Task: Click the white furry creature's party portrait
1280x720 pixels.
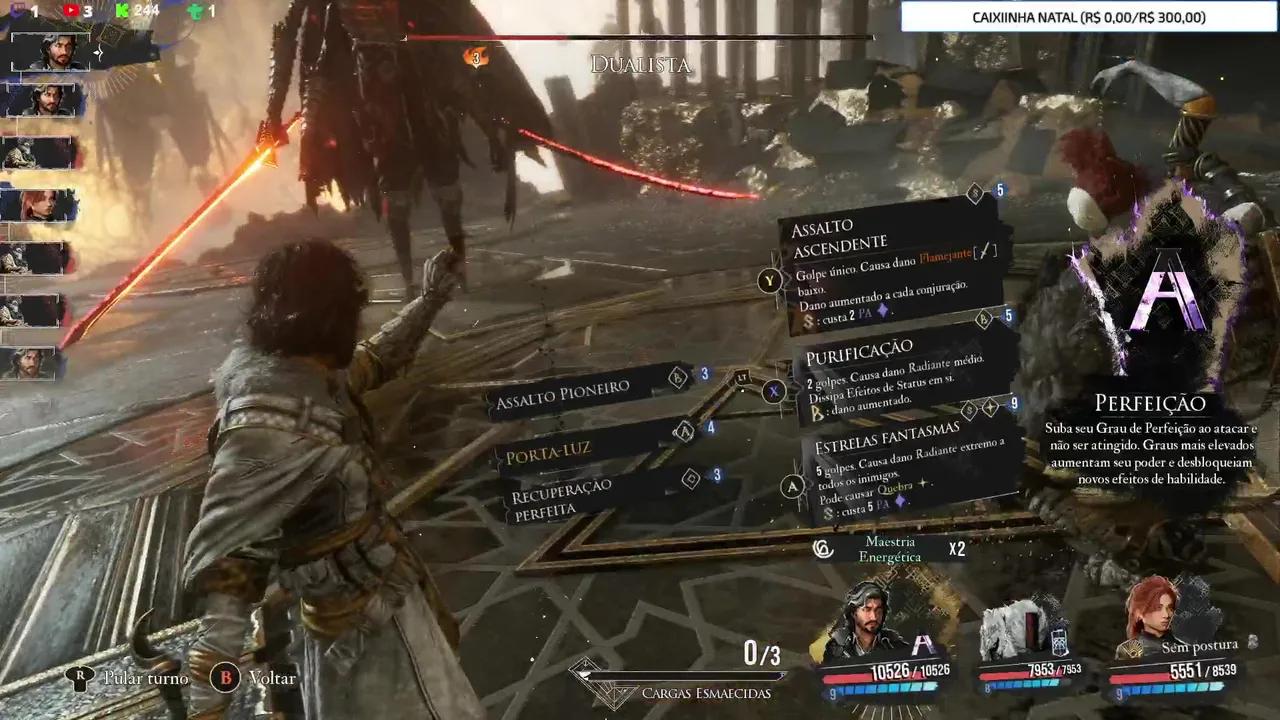Action: 1013,632
